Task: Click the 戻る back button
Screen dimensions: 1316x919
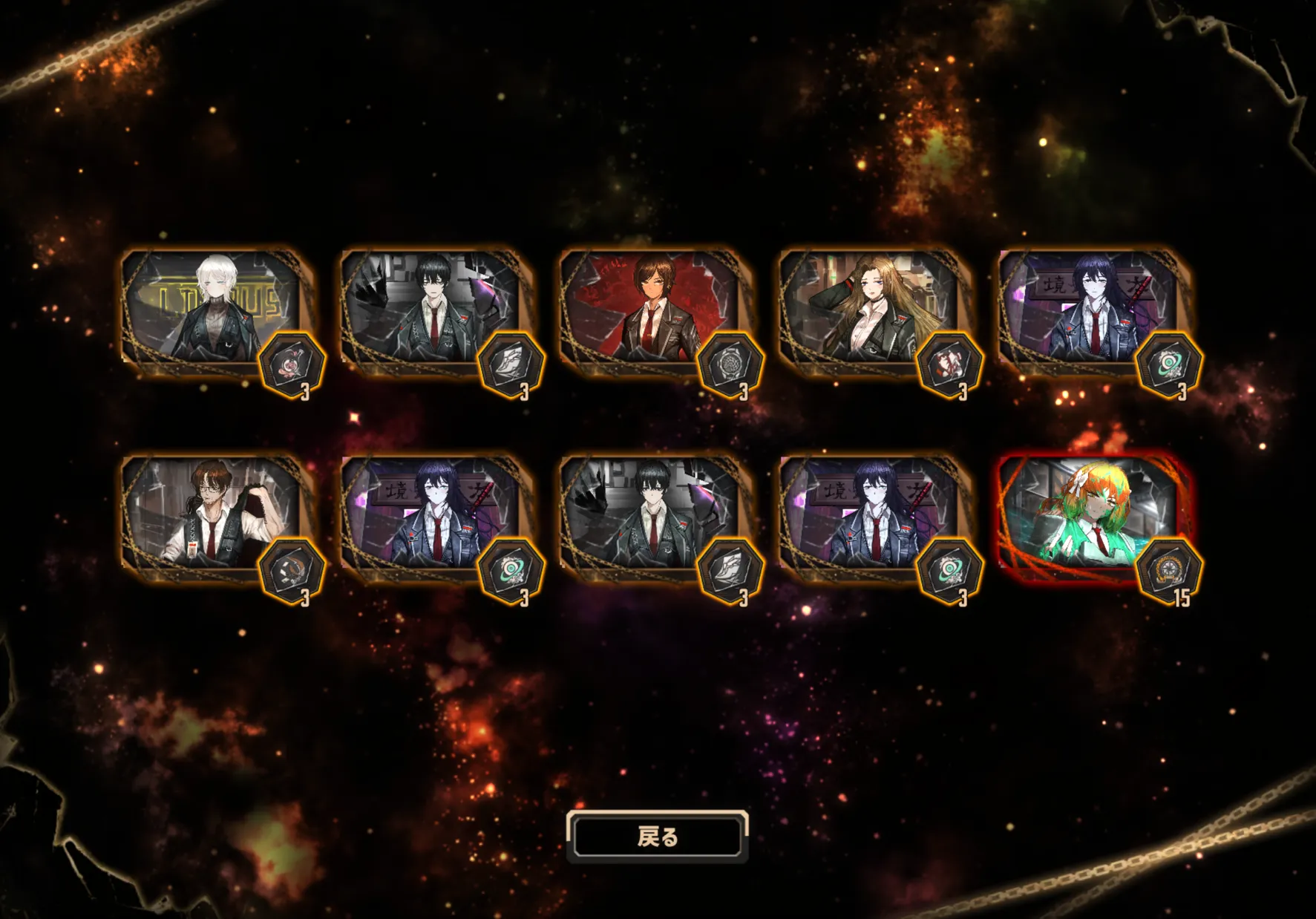Action: [x=657, y=837]
